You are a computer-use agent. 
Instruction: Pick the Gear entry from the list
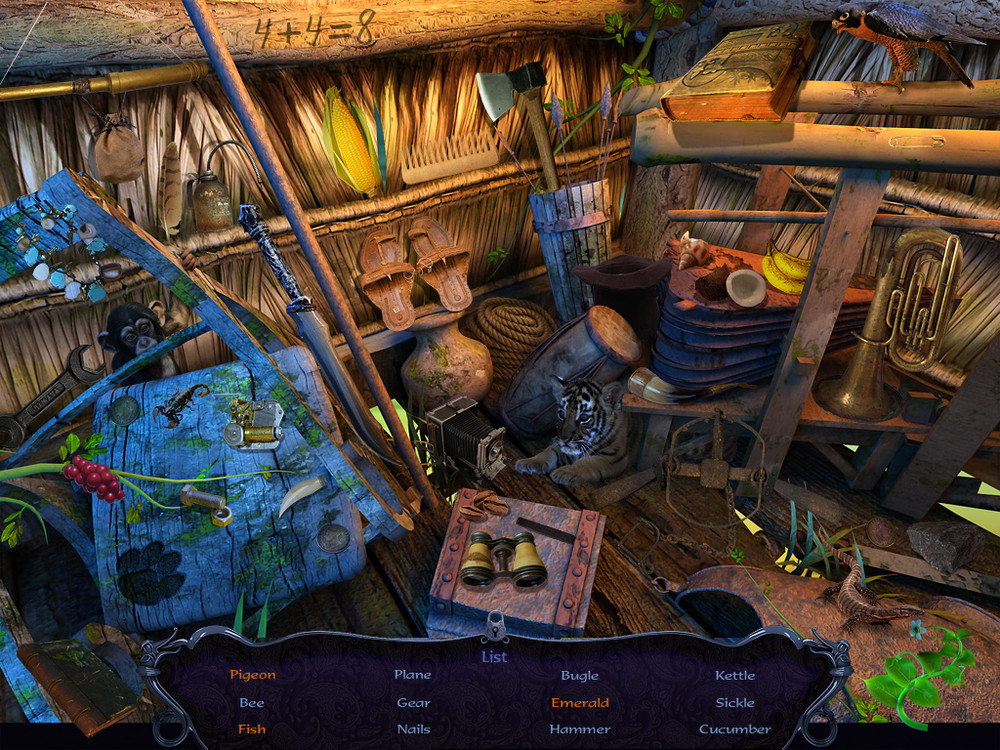(x=413, y=702)
